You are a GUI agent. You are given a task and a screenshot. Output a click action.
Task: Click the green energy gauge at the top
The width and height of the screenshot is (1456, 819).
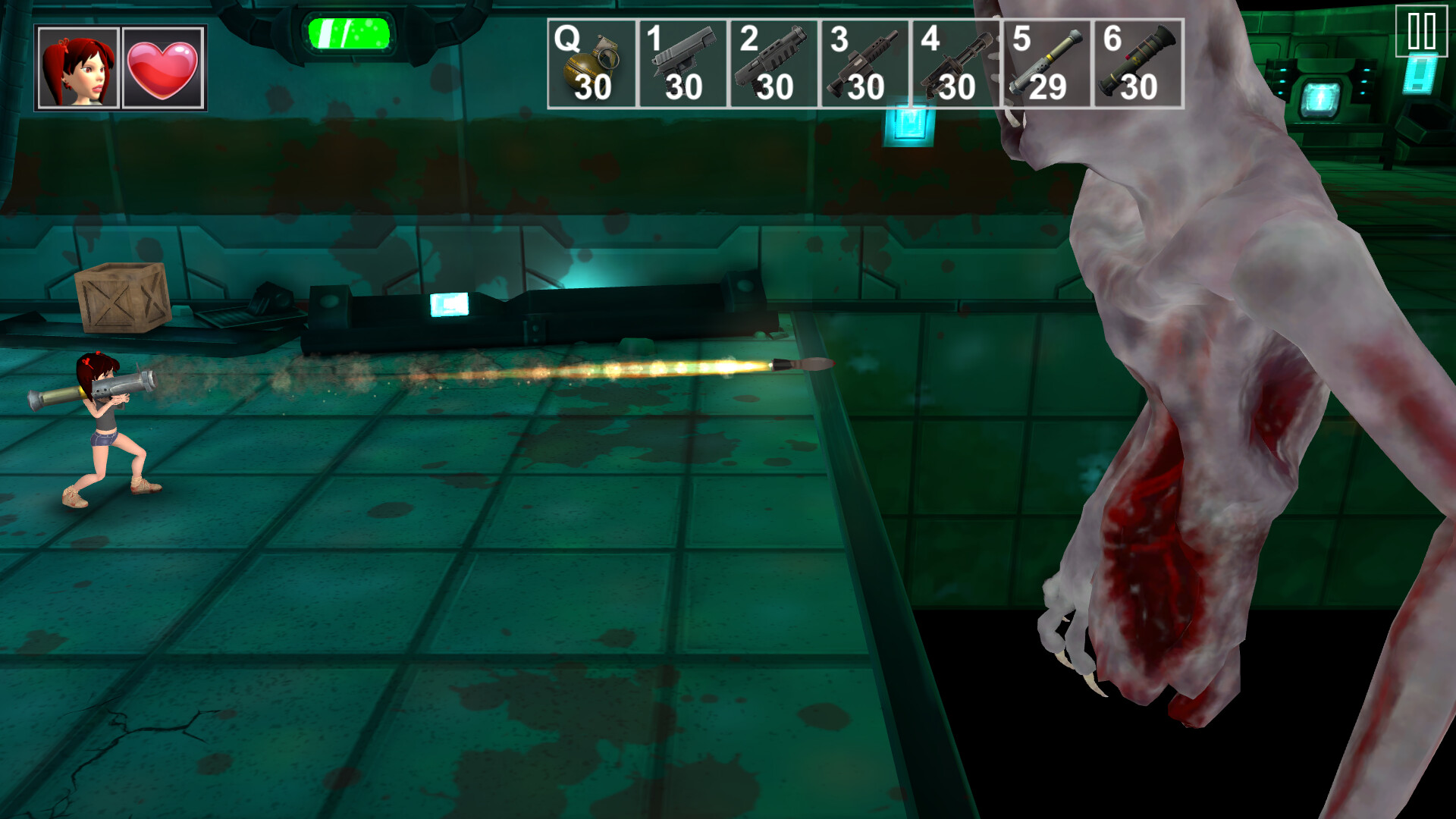pos(347,34)
